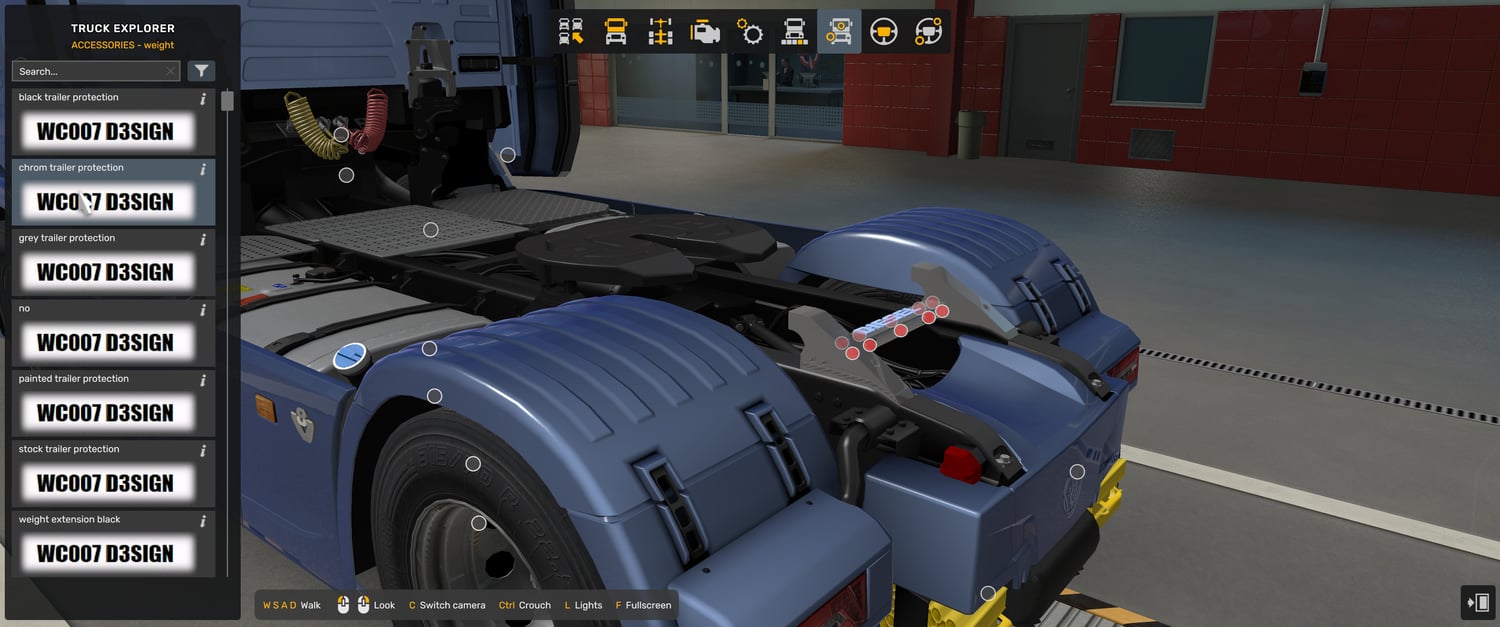The image size is (1500, 627).
Task: Open the gears transmission category
Action: [750, 32]
